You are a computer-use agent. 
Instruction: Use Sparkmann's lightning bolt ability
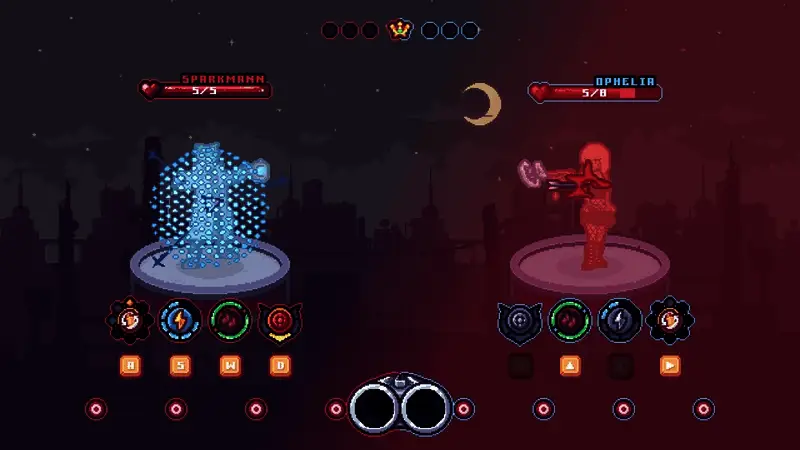click(180, 321)
